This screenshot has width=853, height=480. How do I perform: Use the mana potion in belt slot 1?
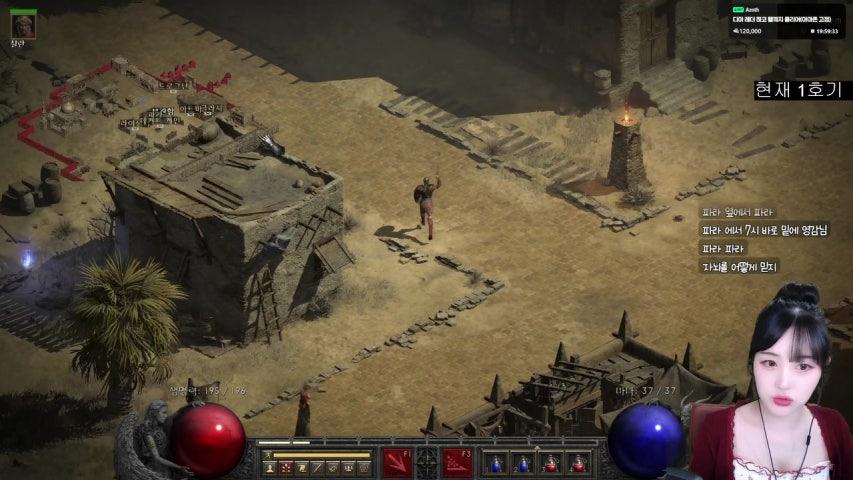(x=496, y=463)
